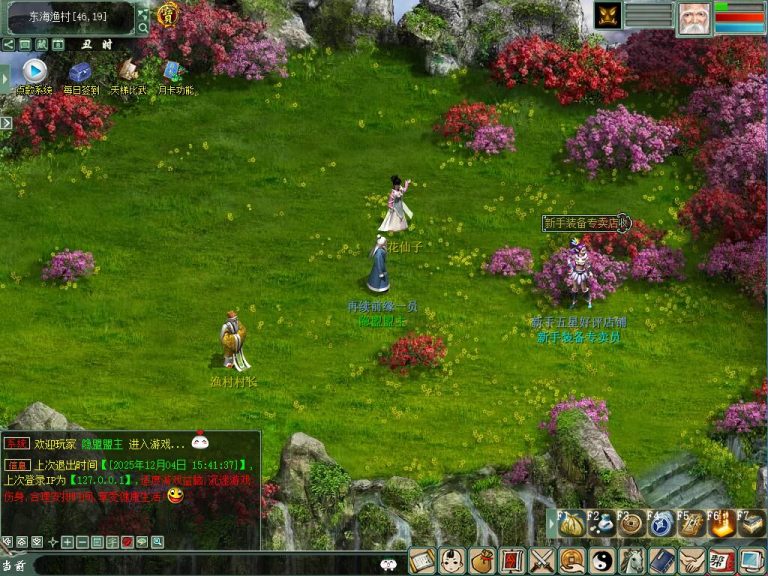This screenshot has width=768, height=576.
Task: Open the 天梯比武 ladder duel icon
Action: (x=127, y=70)
